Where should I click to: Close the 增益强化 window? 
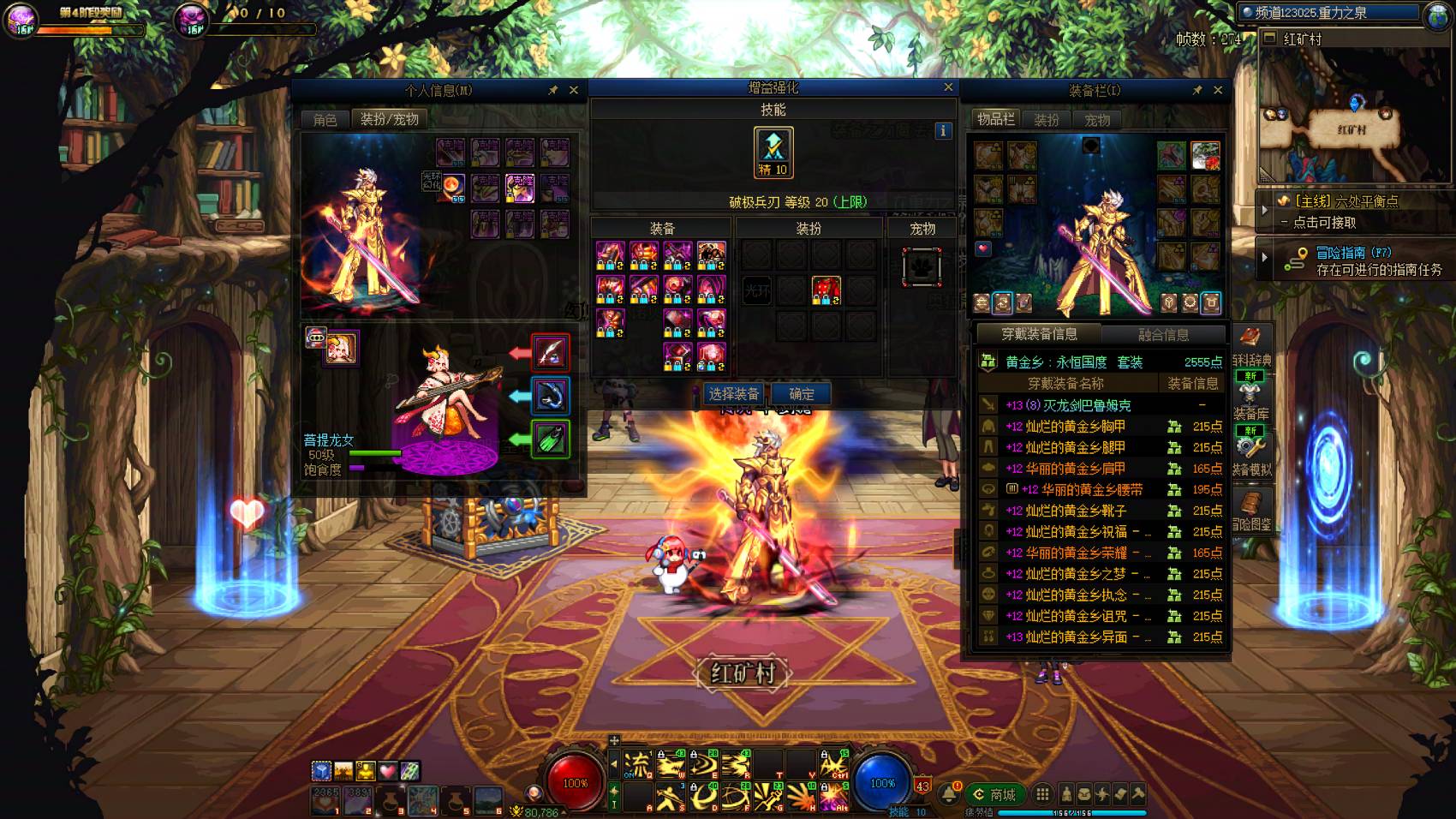(948, 87)
